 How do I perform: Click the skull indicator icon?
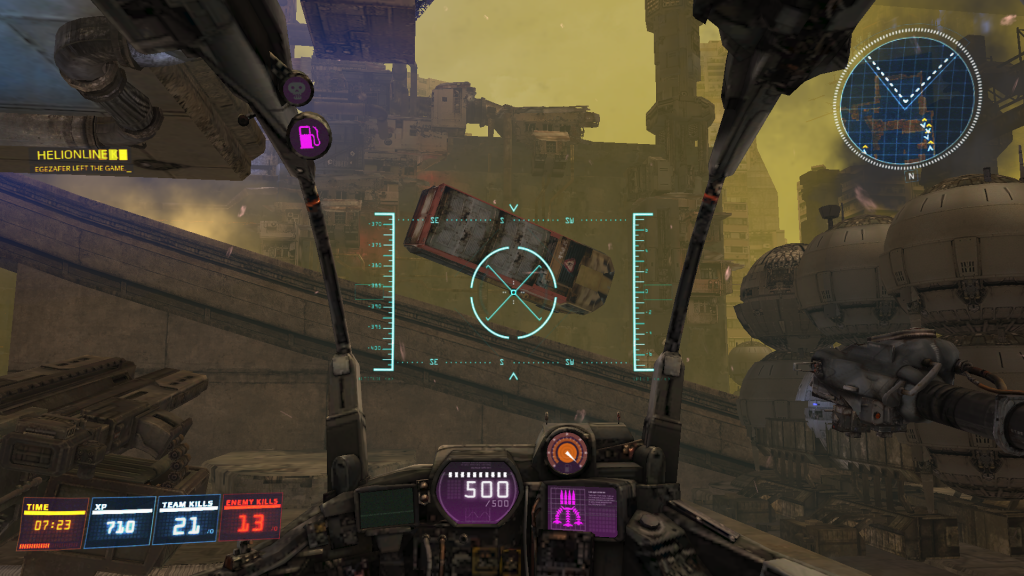point(297,90)
